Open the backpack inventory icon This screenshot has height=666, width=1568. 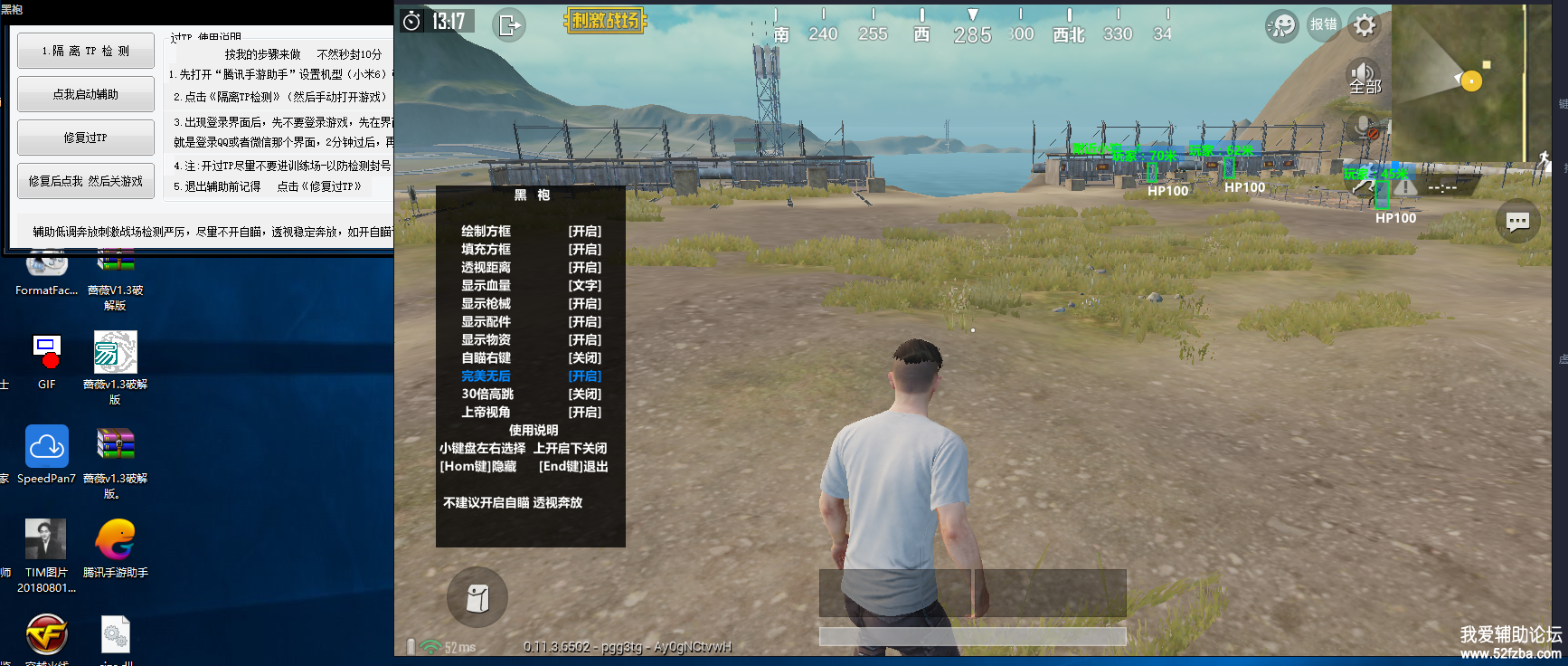[x=477, y=597]
